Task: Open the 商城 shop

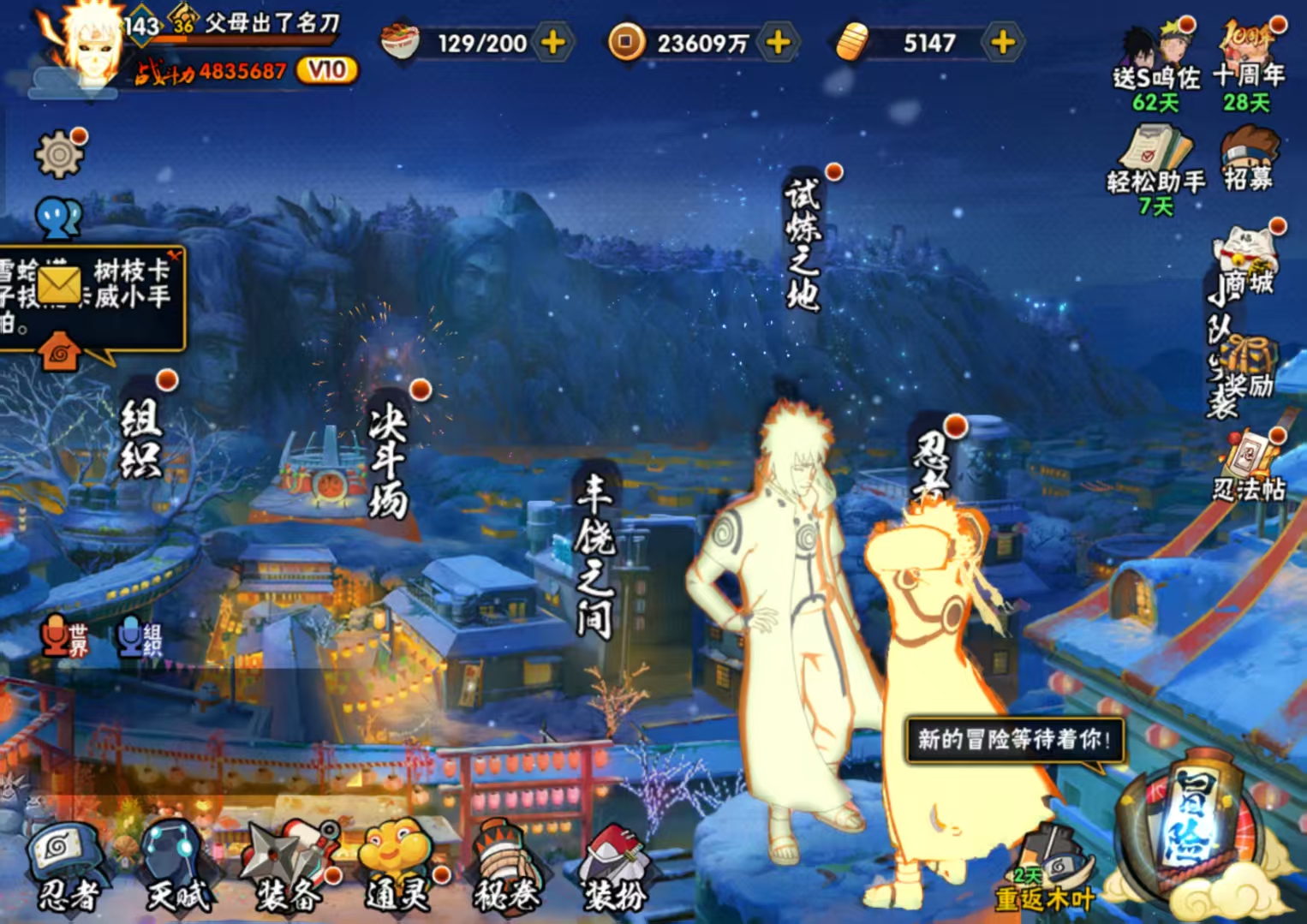Action: (1248, 262)
